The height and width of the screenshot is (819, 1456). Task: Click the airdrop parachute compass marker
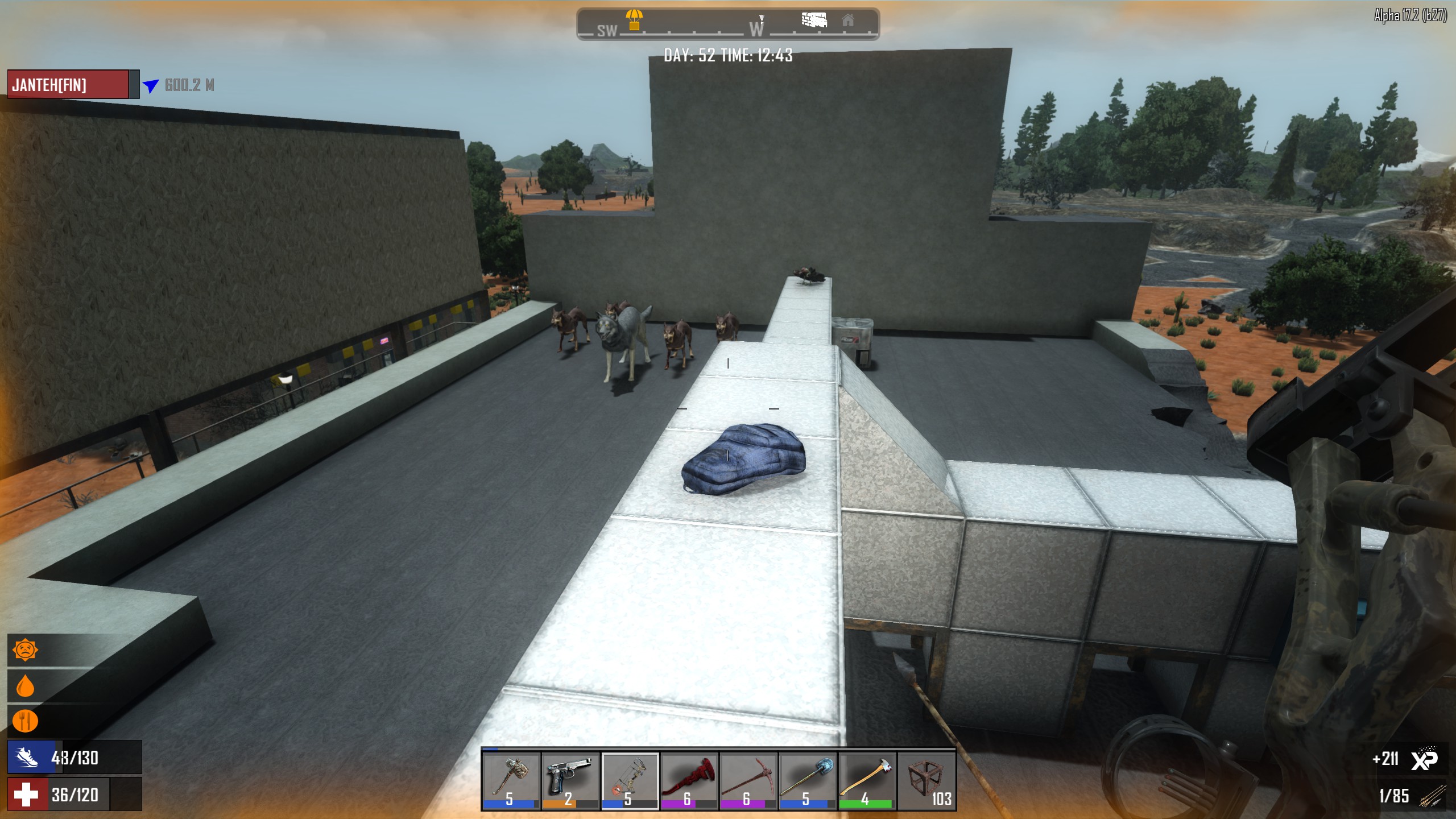pyautogui.click(x=634, y=19)
